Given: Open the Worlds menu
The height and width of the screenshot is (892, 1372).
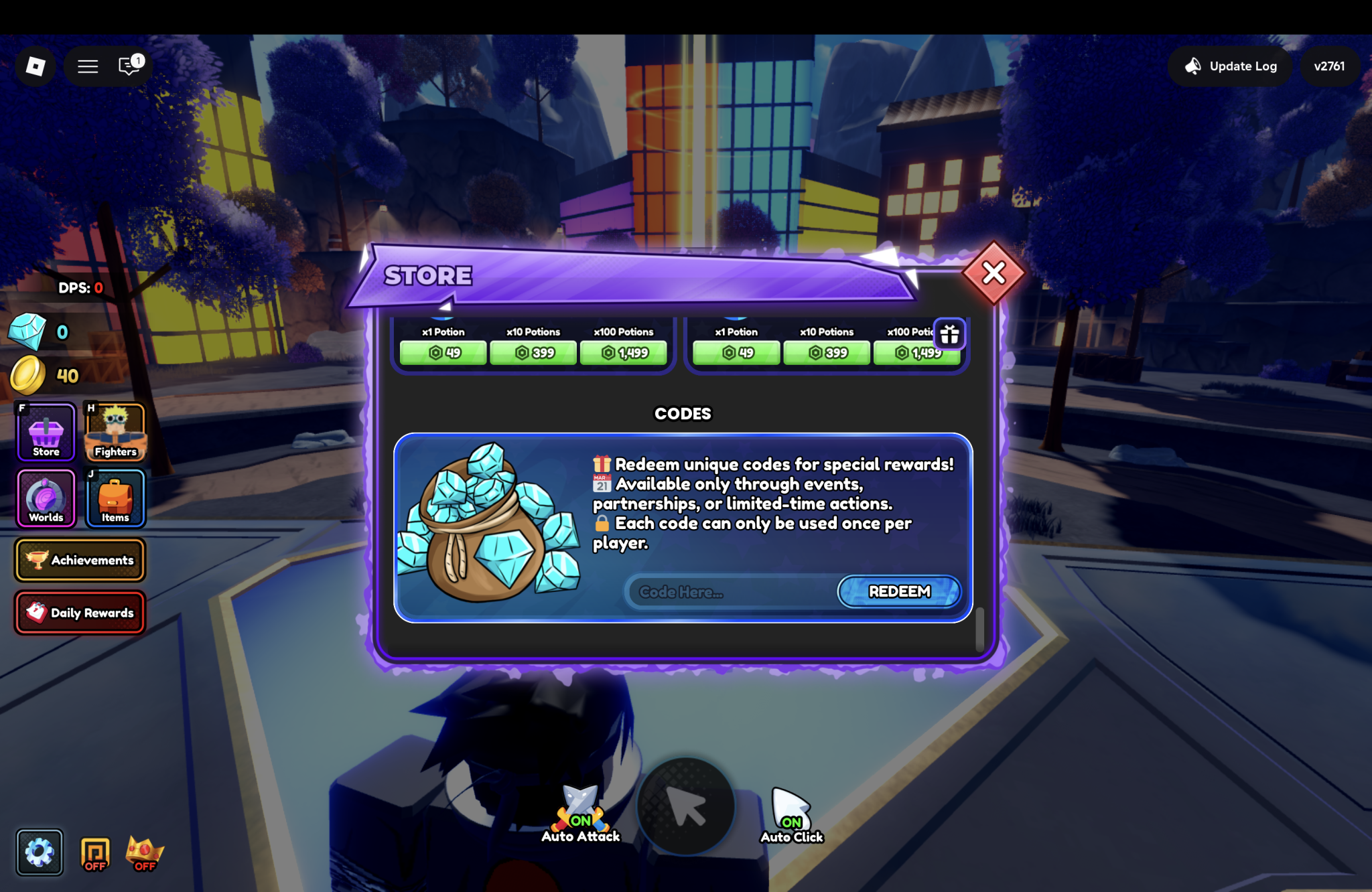Looking at the screenshot, I should (46, 498).
